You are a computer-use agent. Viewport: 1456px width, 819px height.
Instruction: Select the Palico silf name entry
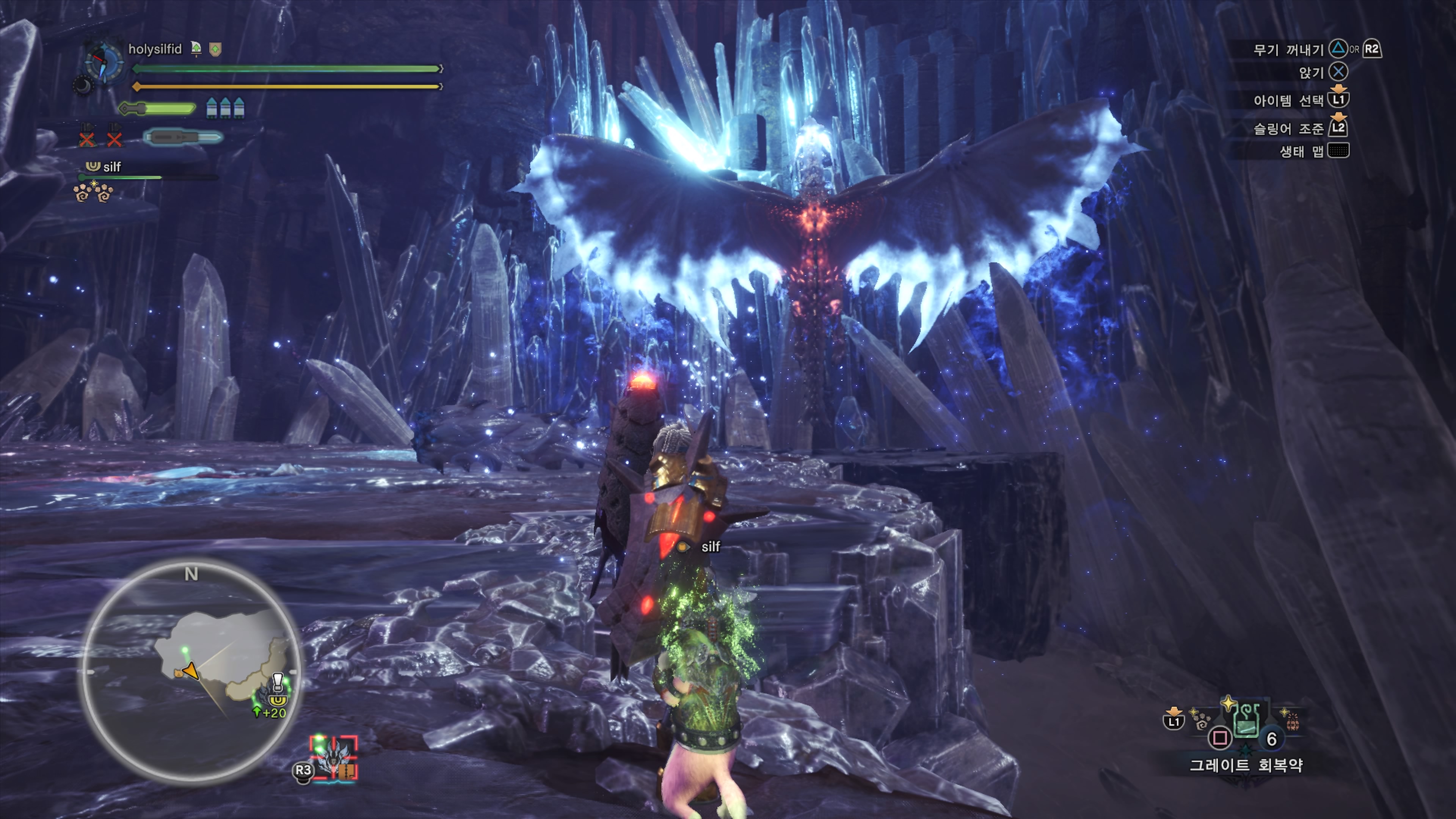[x=111, y=167]
